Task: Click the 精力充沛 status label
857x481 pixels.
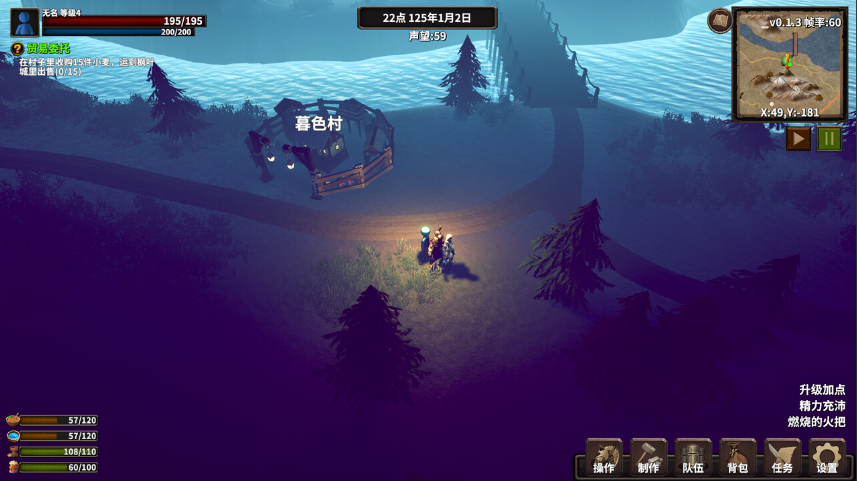Action: coord(822,406)
